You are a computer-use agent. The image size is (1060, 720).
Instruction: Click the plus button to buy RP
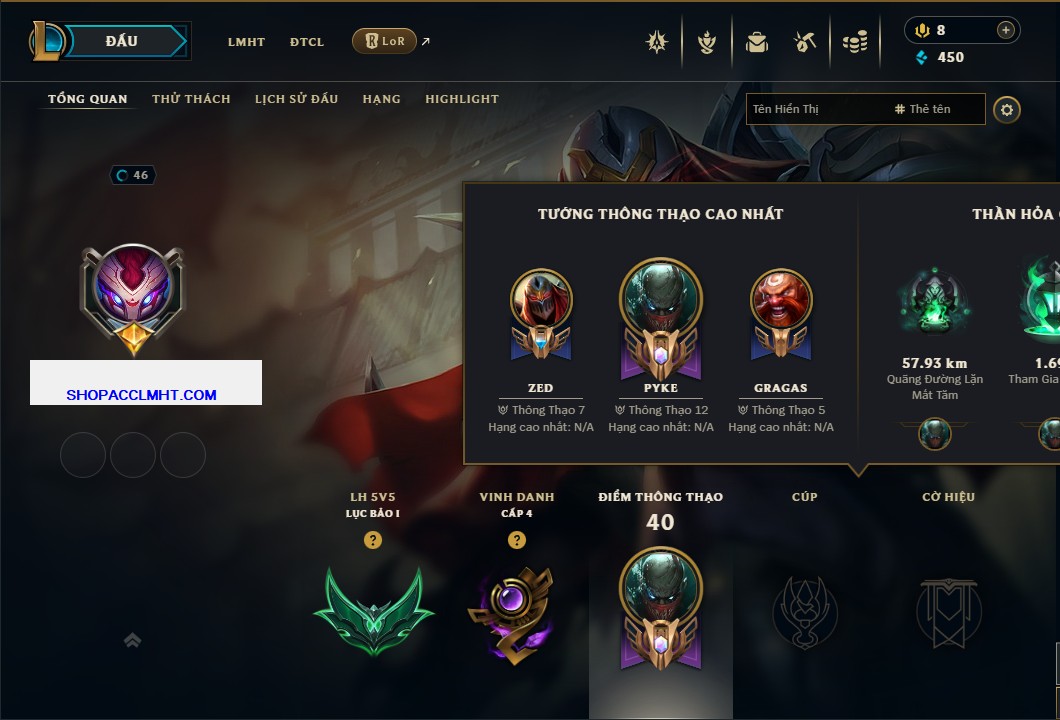tap(1005, 30)
